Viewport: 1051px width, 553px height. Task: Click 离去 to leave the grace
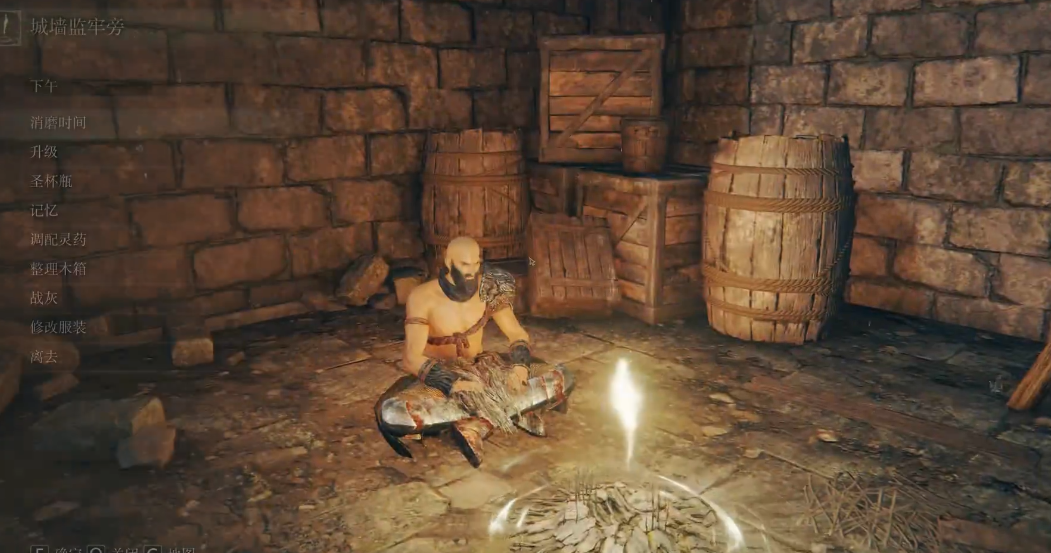point(44,356)
